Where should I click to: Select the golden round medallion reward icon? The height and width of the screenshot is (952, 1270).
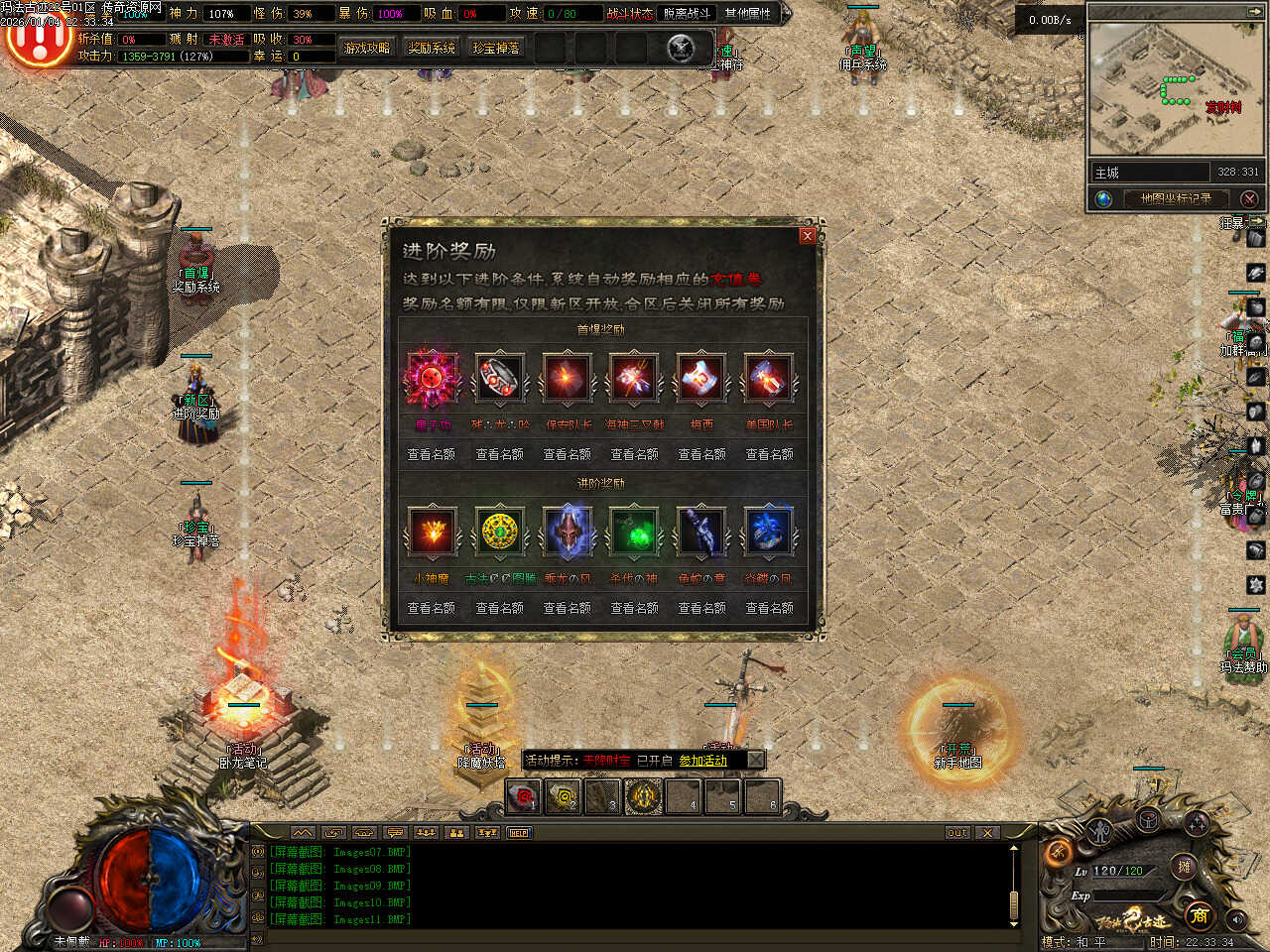point(500,532)
